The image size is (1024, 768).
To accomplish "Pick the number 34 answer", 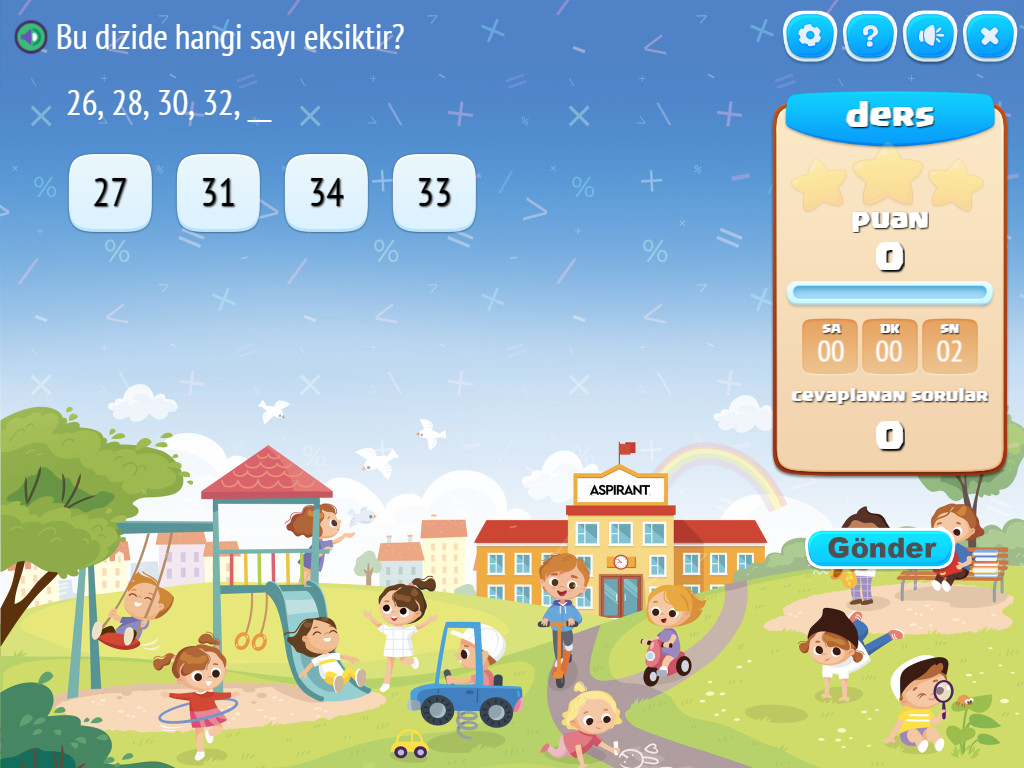I will (x=326, y=192).
